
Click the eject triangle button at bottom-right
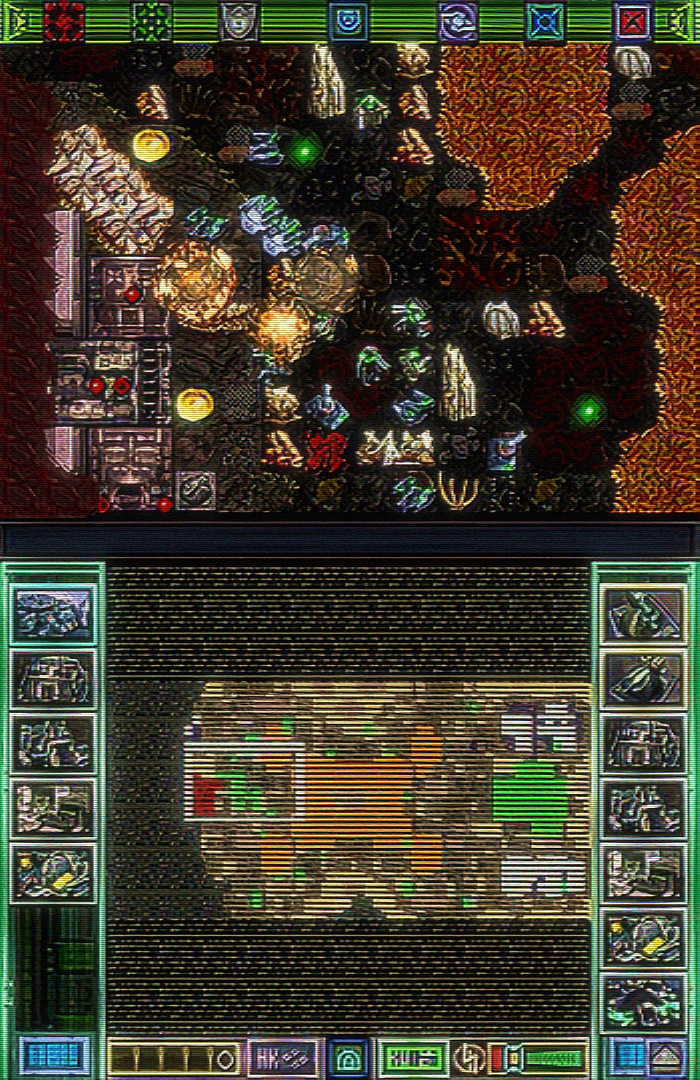coord(666,1056)
